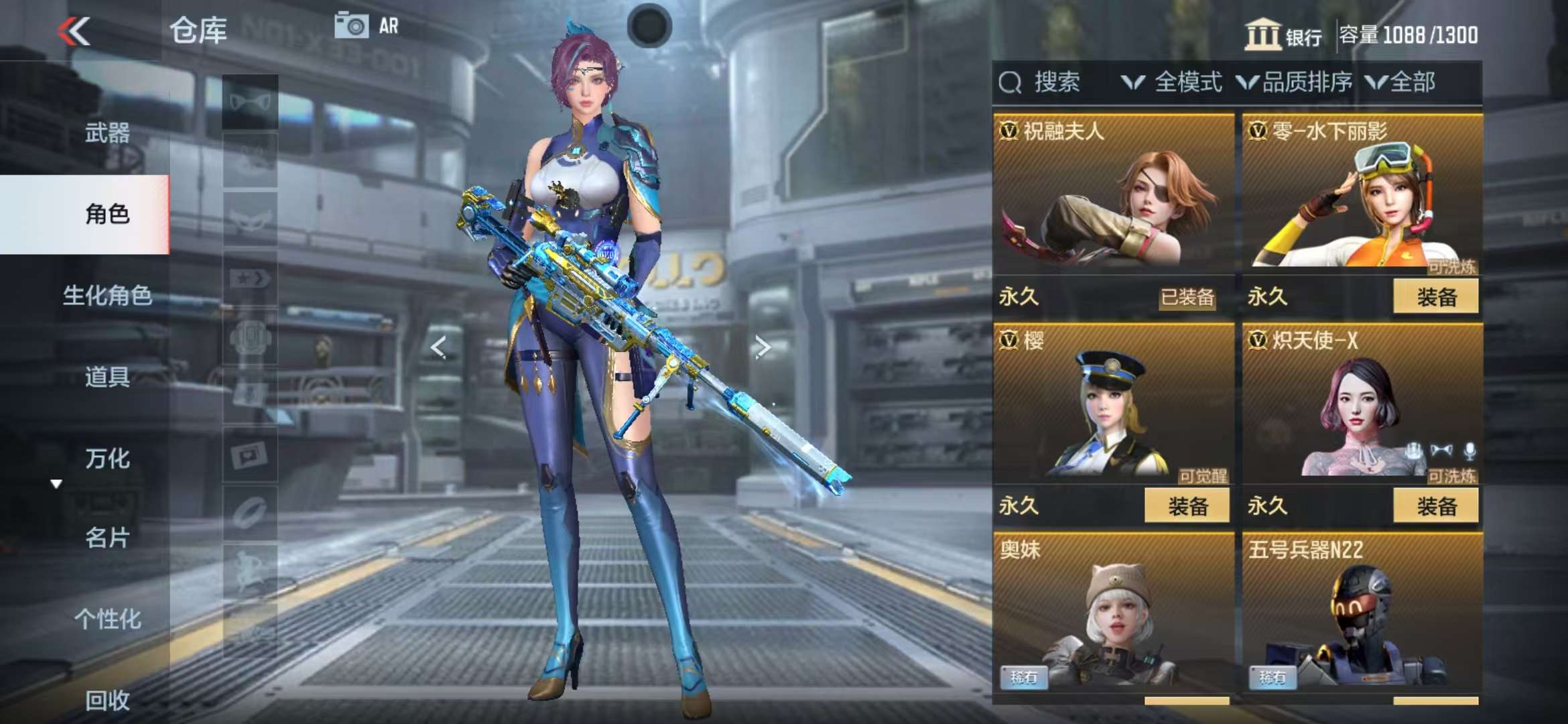
Task: Open the 品质排序 sort dropdown
Action: (1295, 82)
